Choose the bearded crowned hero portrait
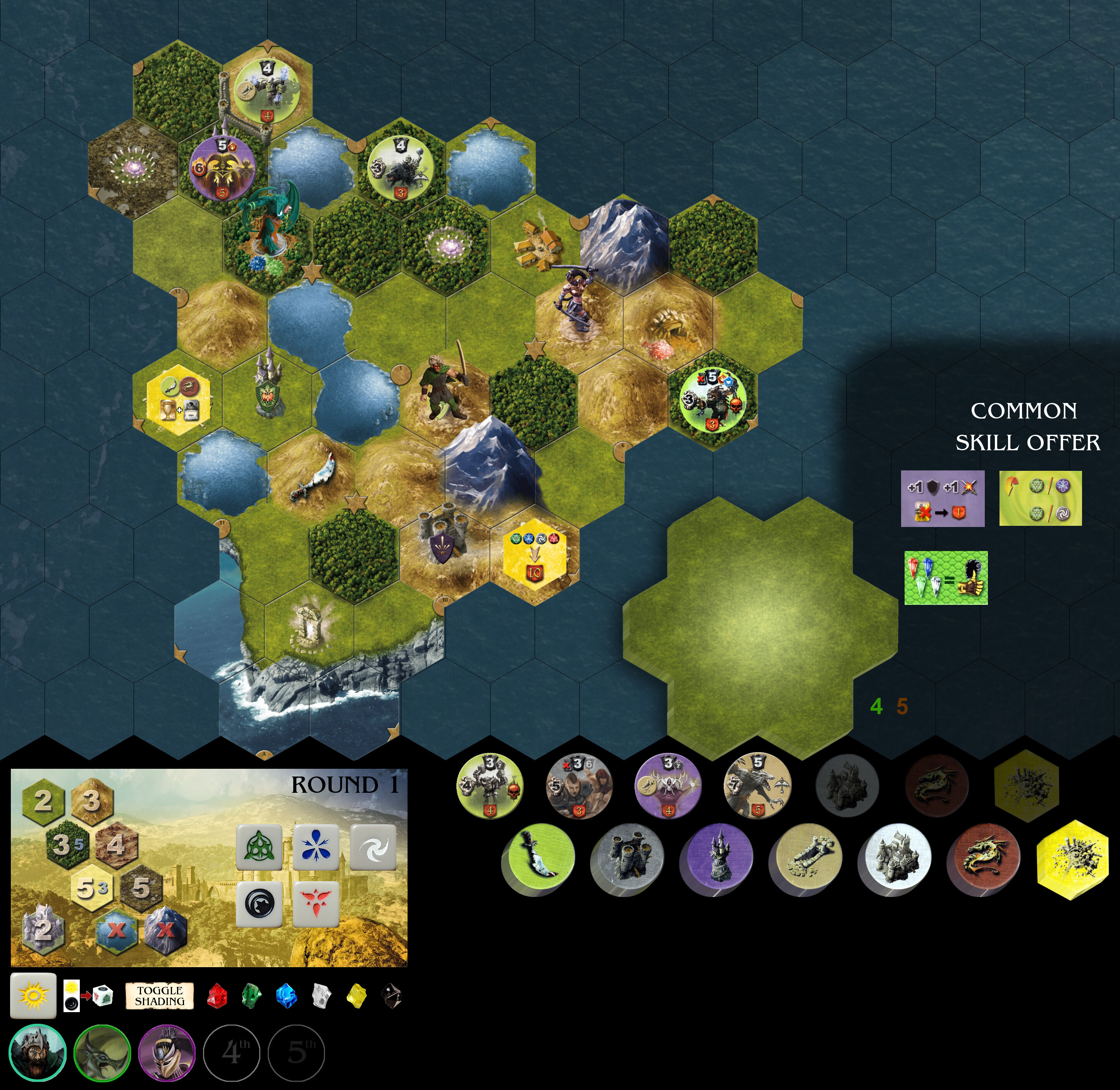 [x=37, y=1052]
